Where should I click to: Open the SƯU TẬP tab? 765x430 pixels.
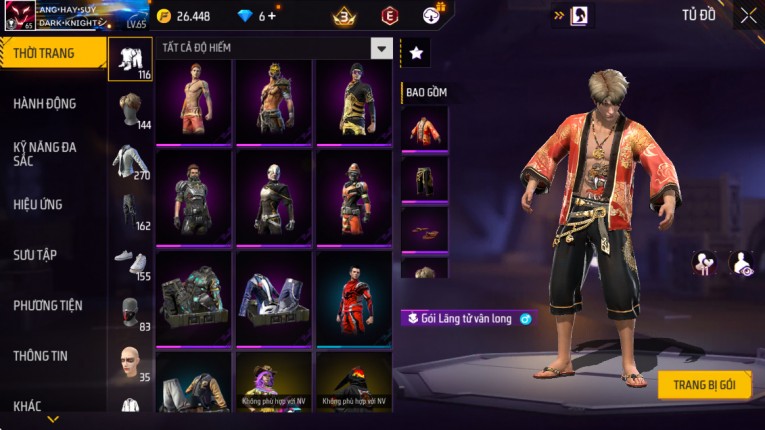click(35, 255)
